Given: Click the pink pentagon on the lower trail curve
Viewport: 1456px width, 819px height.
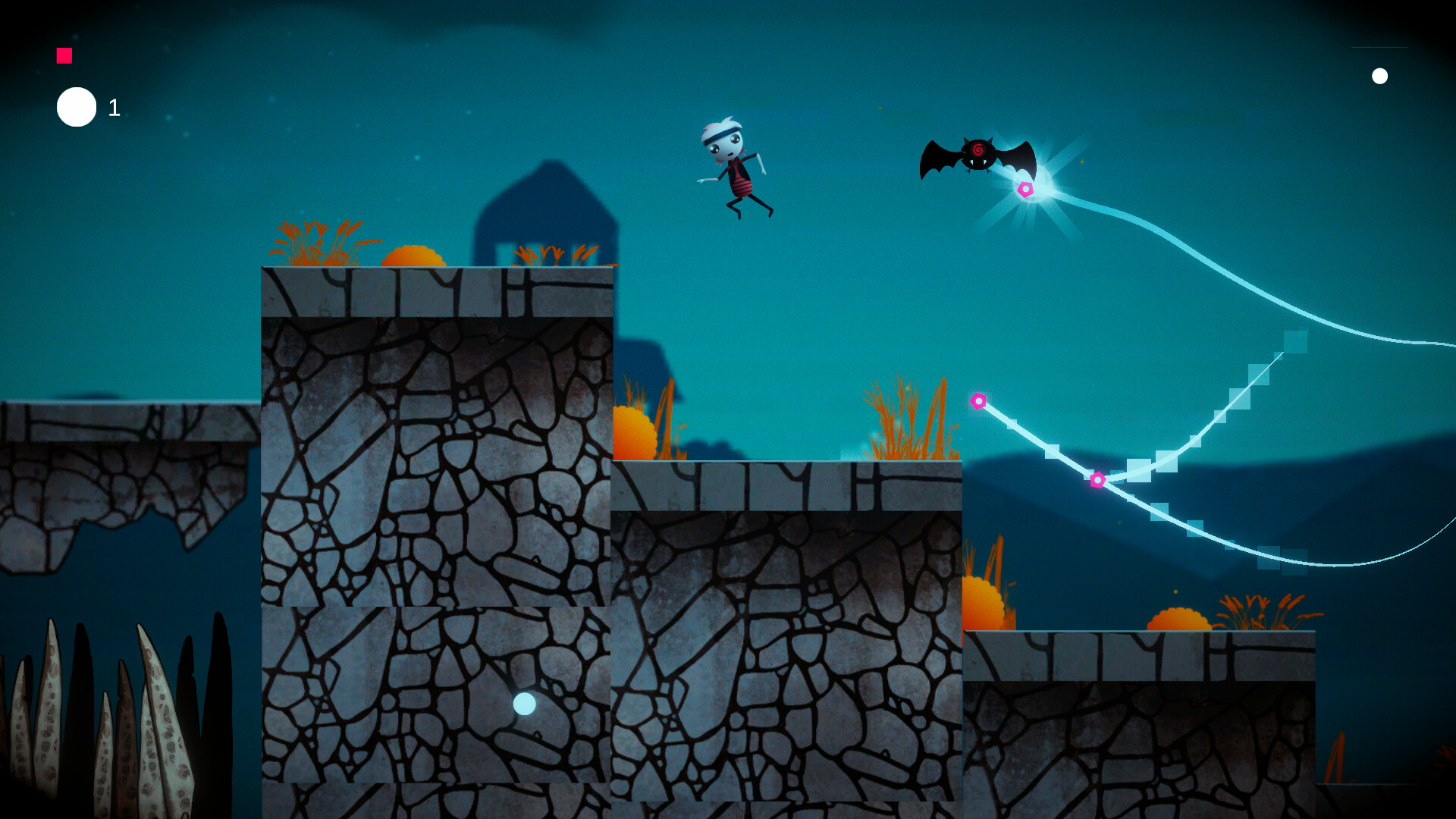Looking at the screenshot, I should click(1097, 479).
